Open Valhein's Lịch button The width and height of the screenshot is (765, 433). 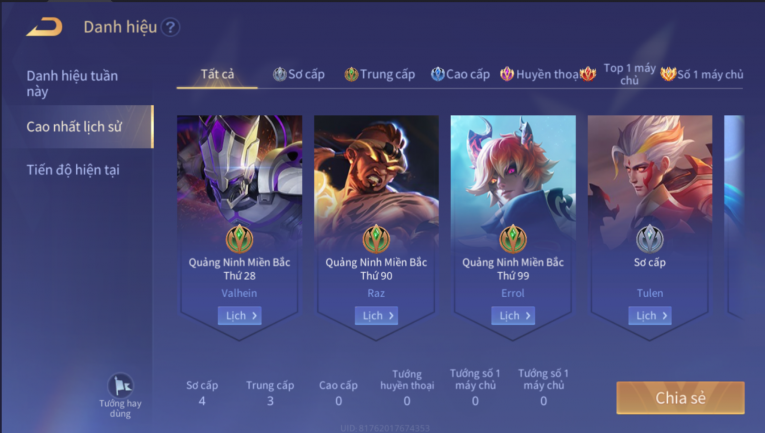(239, 316)
